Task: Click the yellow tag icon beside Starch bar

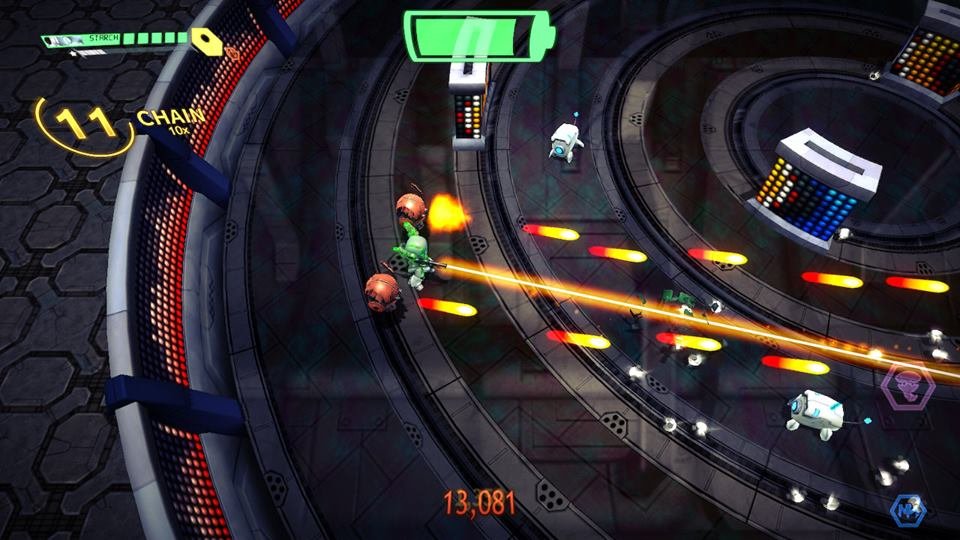Action: pos(208,40)
